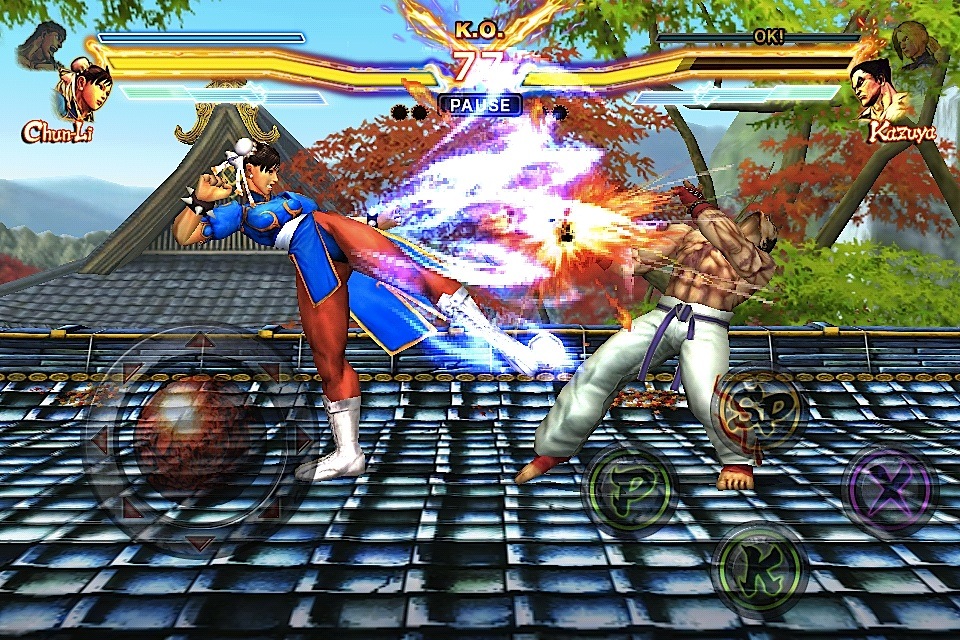Pause the match with the PAUSE button

[x=480, y=105]
